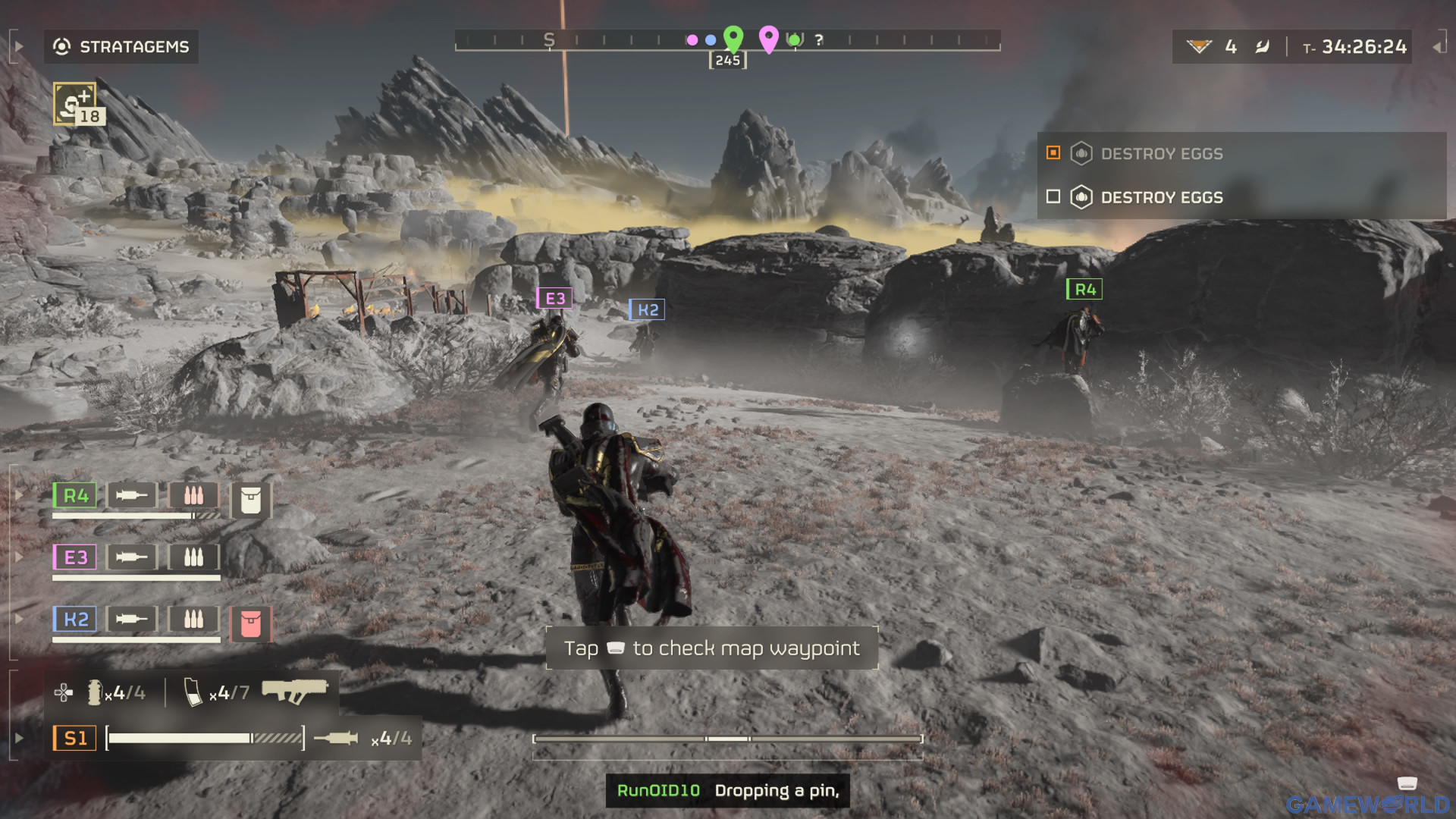1456x819 pixels.
Task: Click K2's red backpack icon
Action: tap(250, 624)
